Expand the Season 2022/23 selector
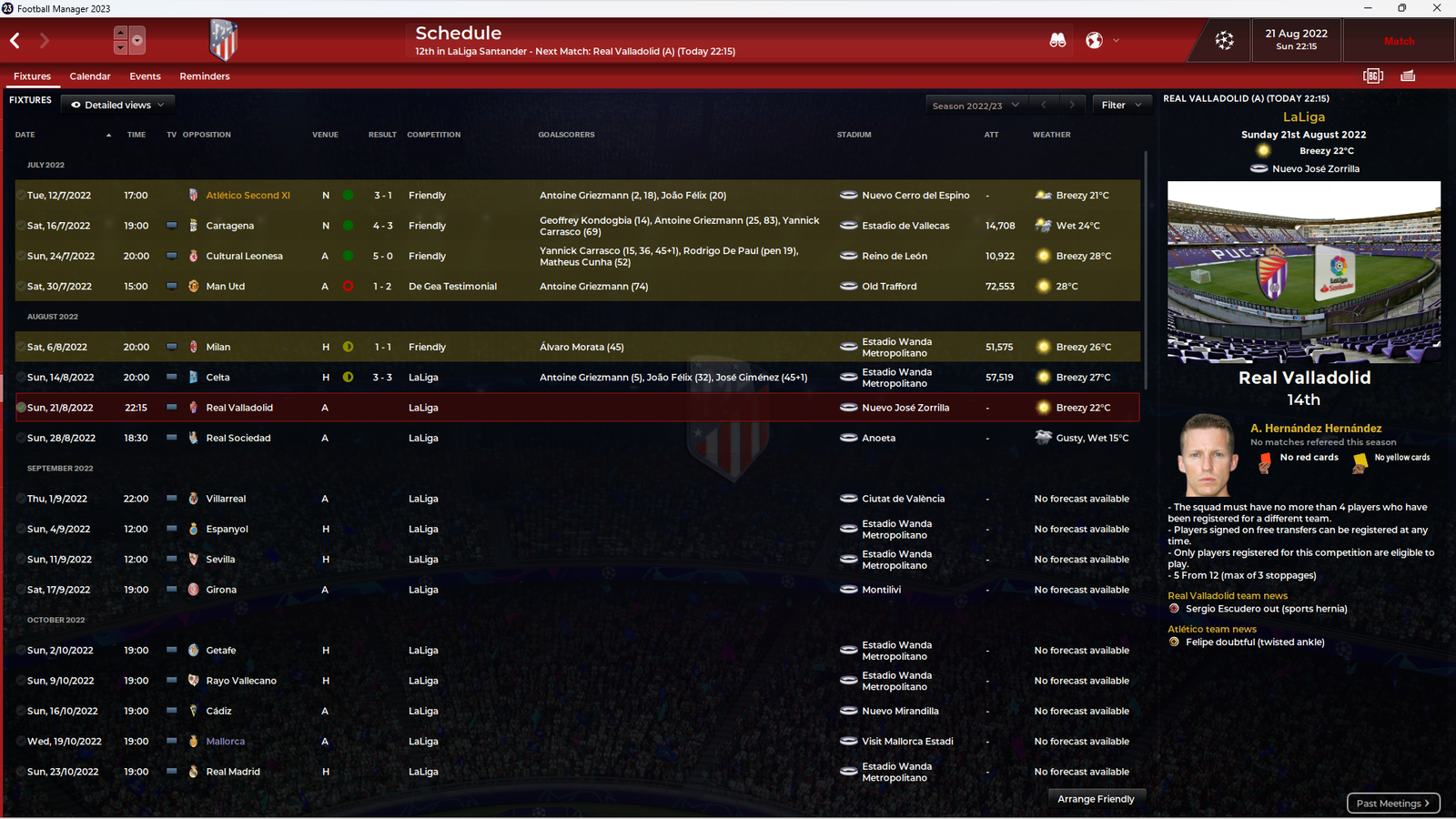This screenshot has width=1456, height=819. (975, 106)
